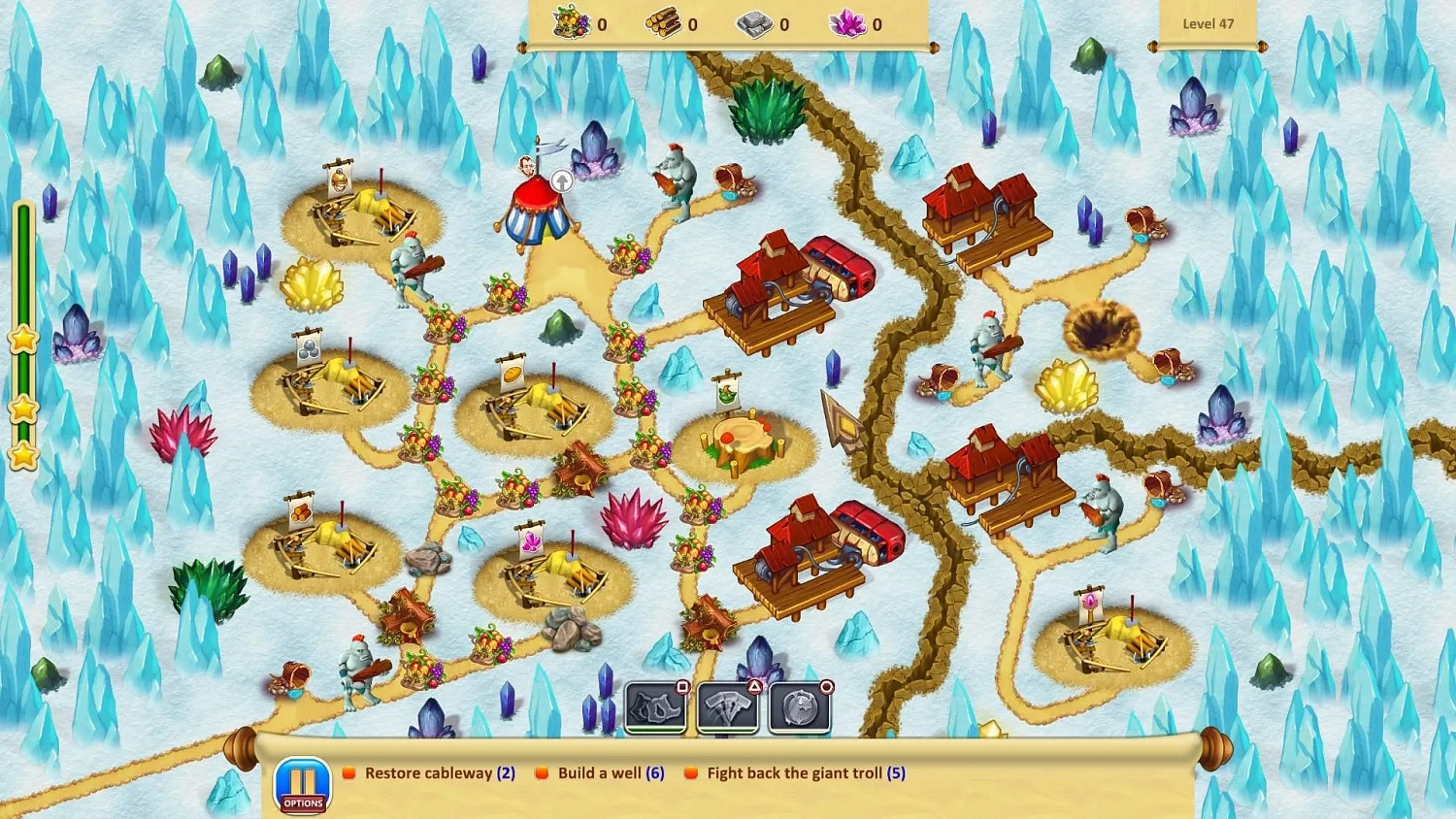Activate the gloves bonus ability
1456x819 pixels.
point(656,707)
